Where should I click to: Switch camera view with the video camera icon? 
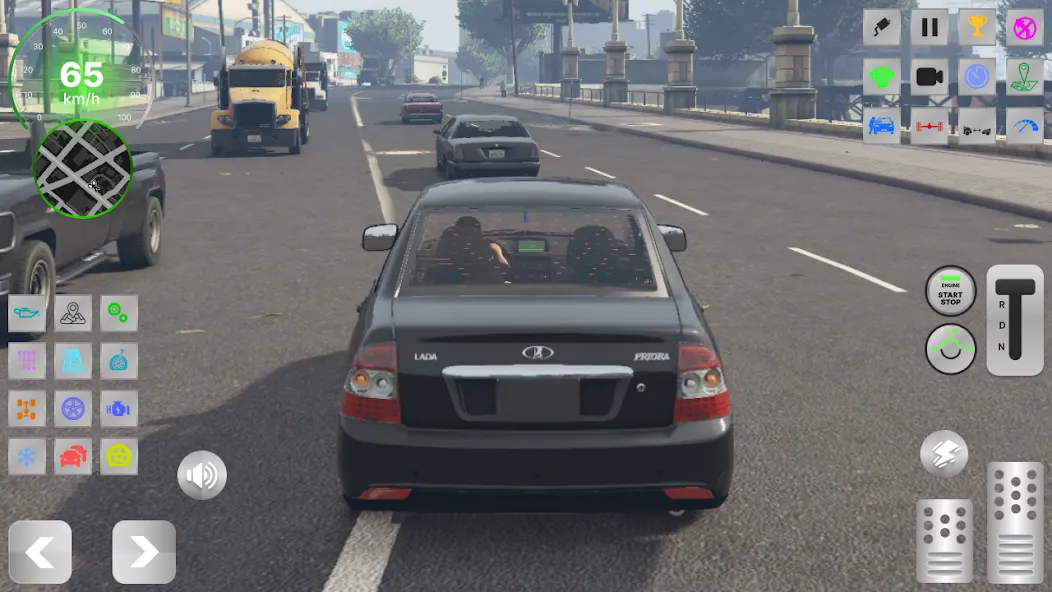[929, 77]
